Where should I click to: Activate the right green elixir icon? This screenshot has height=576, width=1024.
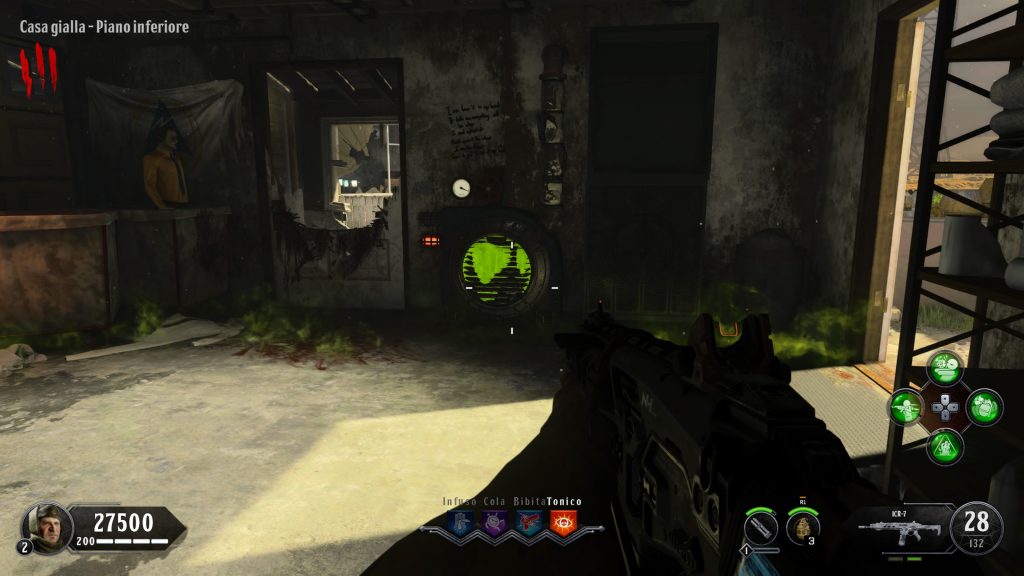coord(984,407)
